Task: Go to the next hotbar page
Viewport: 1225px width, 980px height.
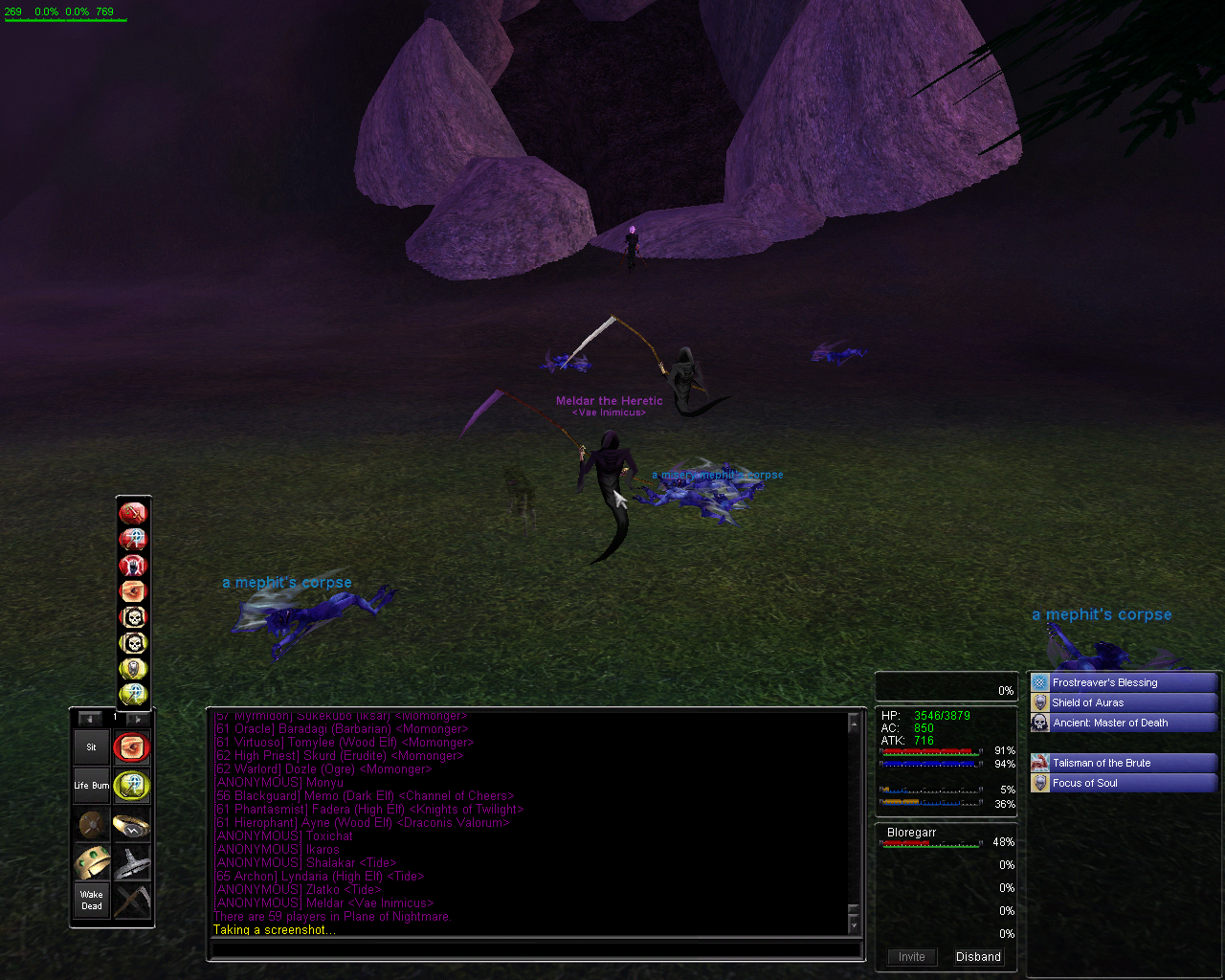Action: [137, 719]
